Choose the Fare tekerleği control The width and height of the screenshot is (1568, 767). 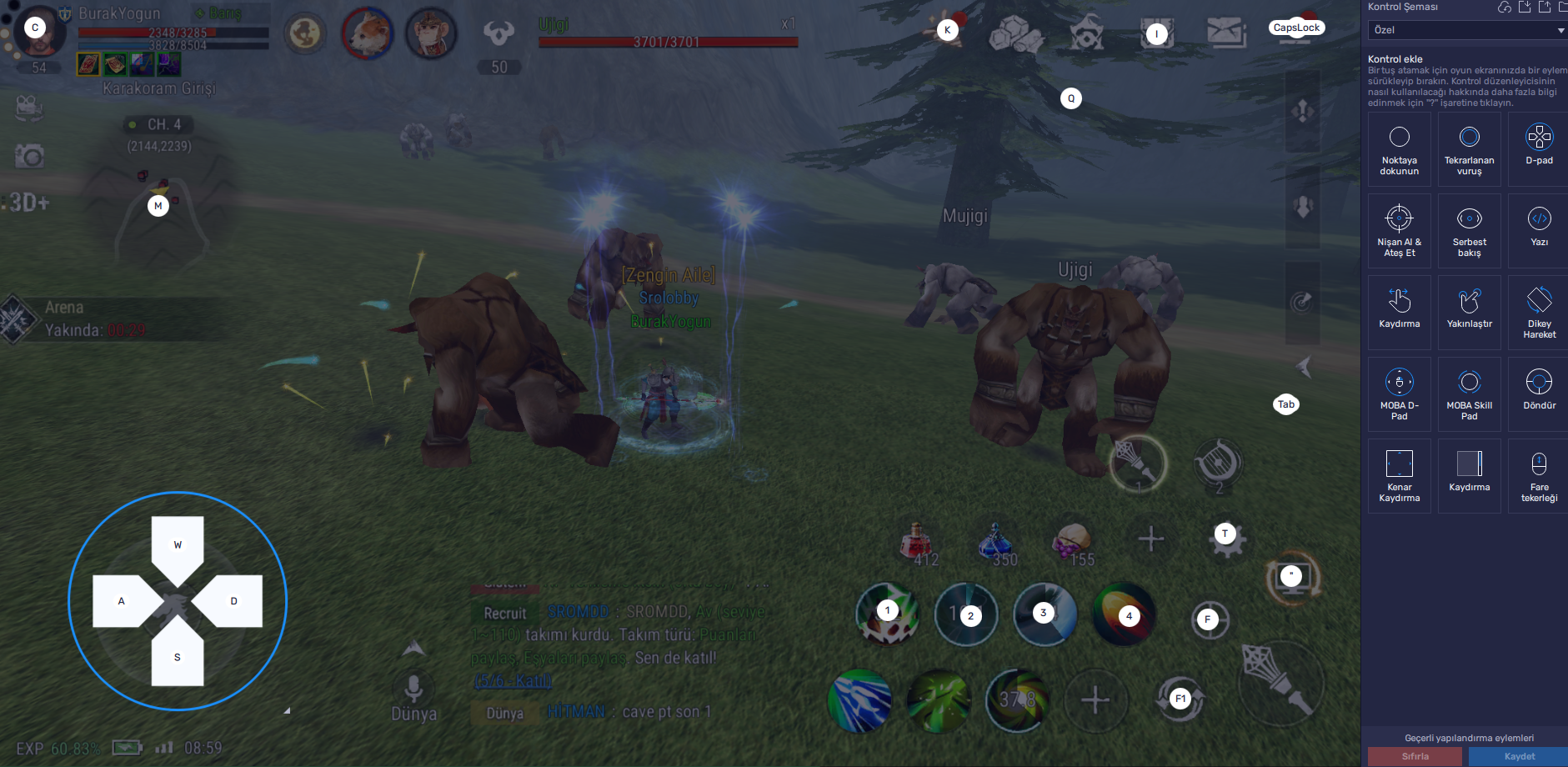[x=1538, y=475]
